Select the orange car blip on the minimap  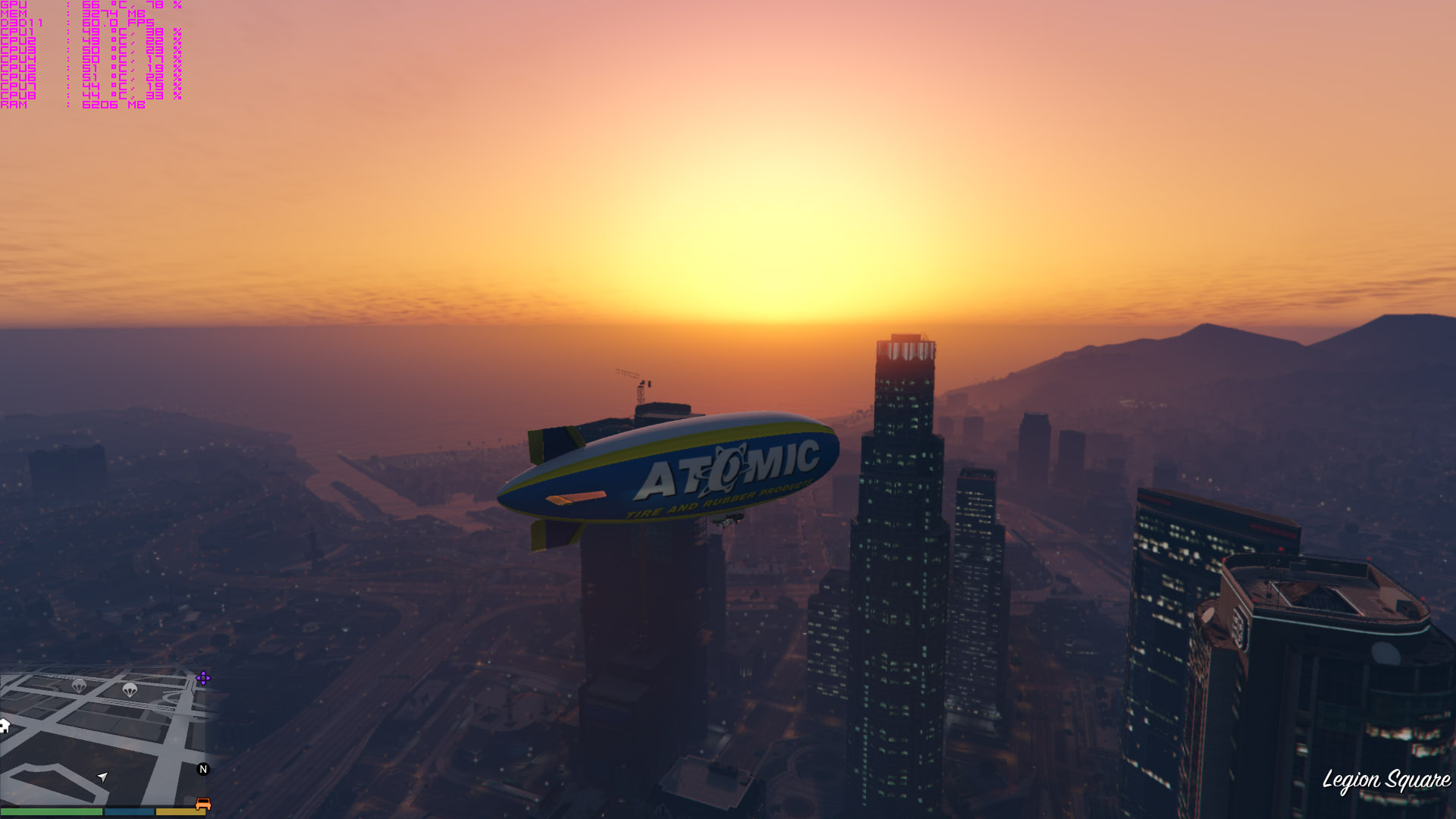pyautogui.click(x=202, y=804)
